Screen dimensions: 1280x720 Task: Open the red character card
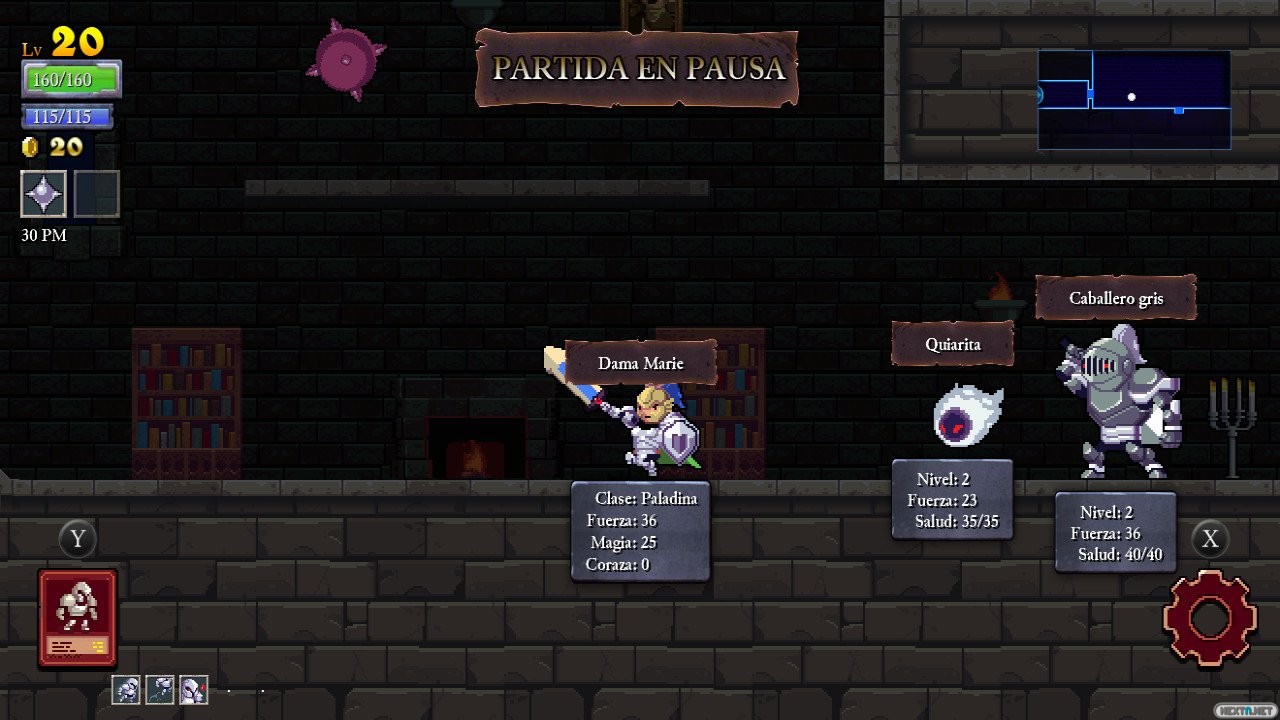pyautogui.click(x=78, y=617)
